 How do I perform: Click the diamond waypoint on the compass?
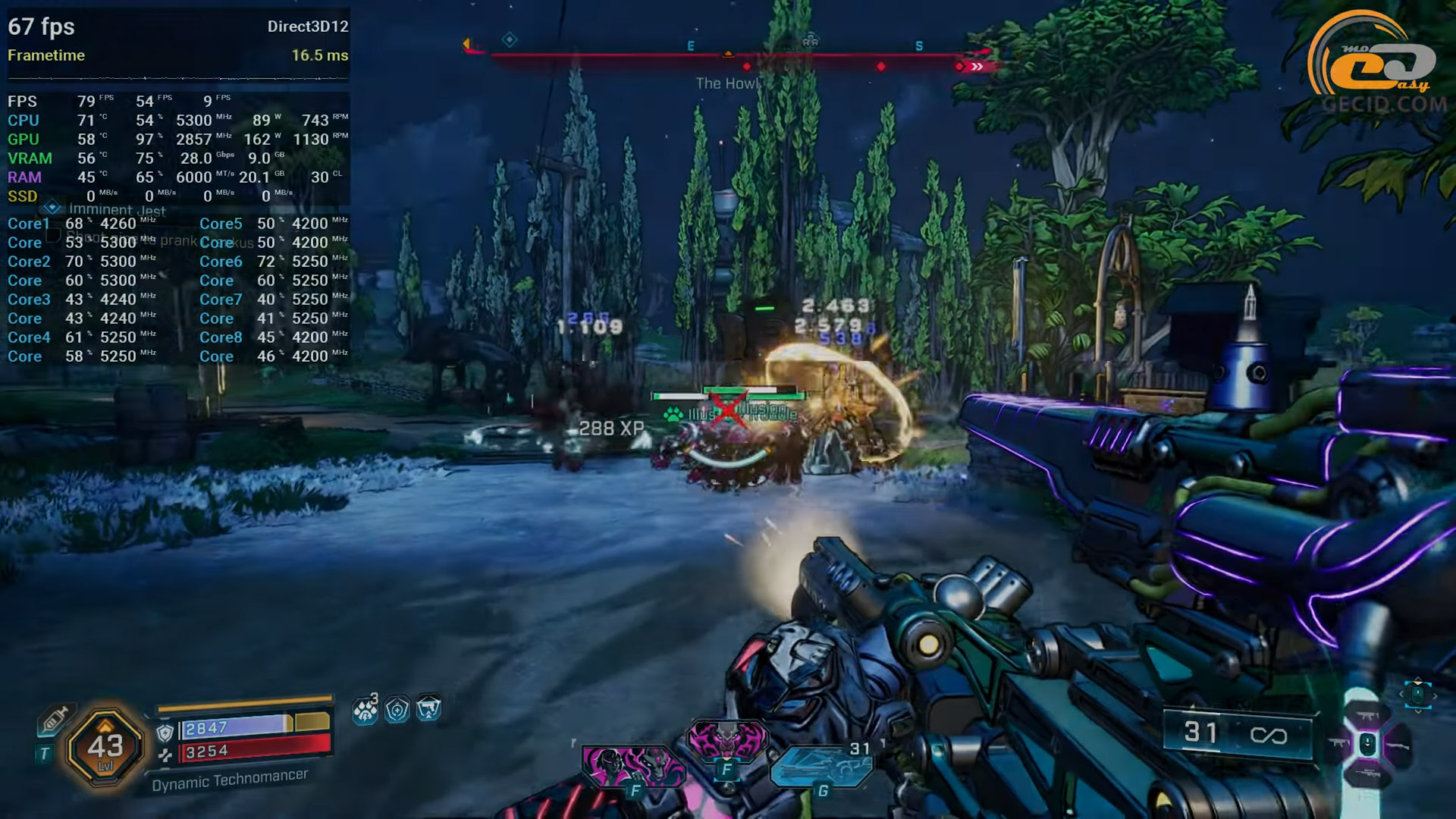[x=510, y=39]
